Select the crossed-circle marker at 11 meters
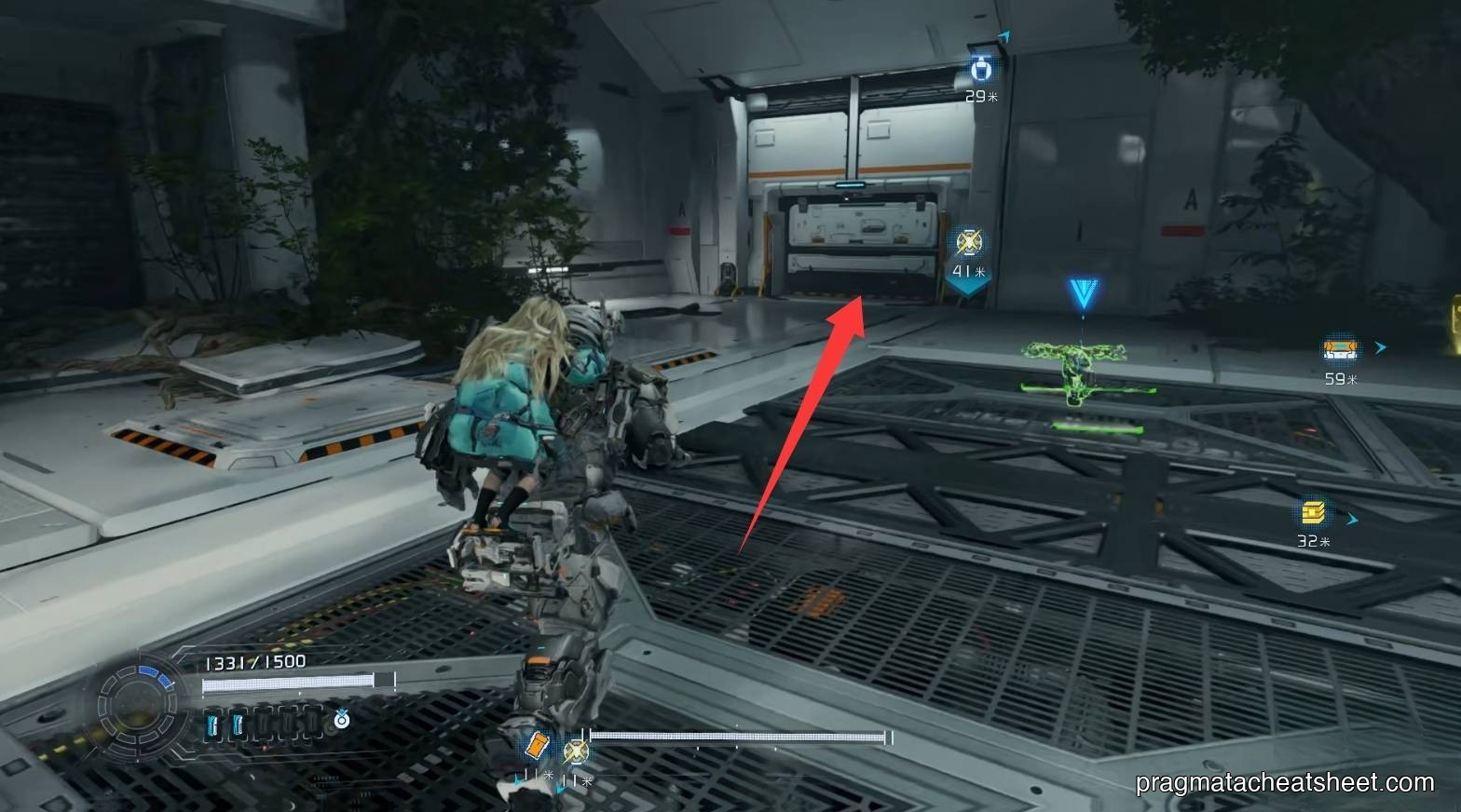This screenshot has width=1461, height=812. 575,750
